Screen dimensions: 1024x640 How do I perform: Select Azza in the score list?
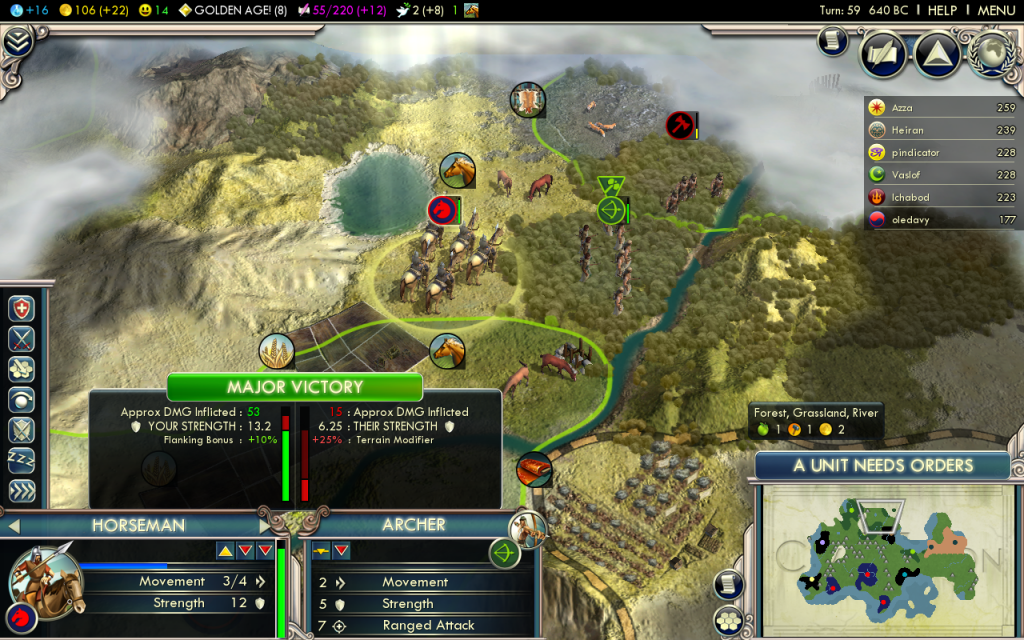click(932, 108)
